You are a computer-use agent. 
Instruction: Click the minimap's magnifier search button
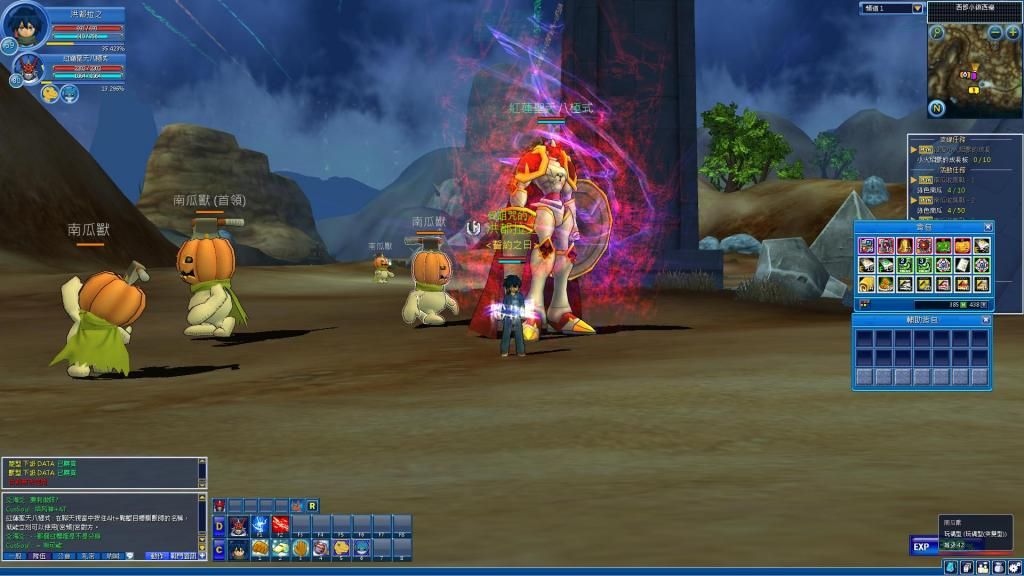pos(937,32)
